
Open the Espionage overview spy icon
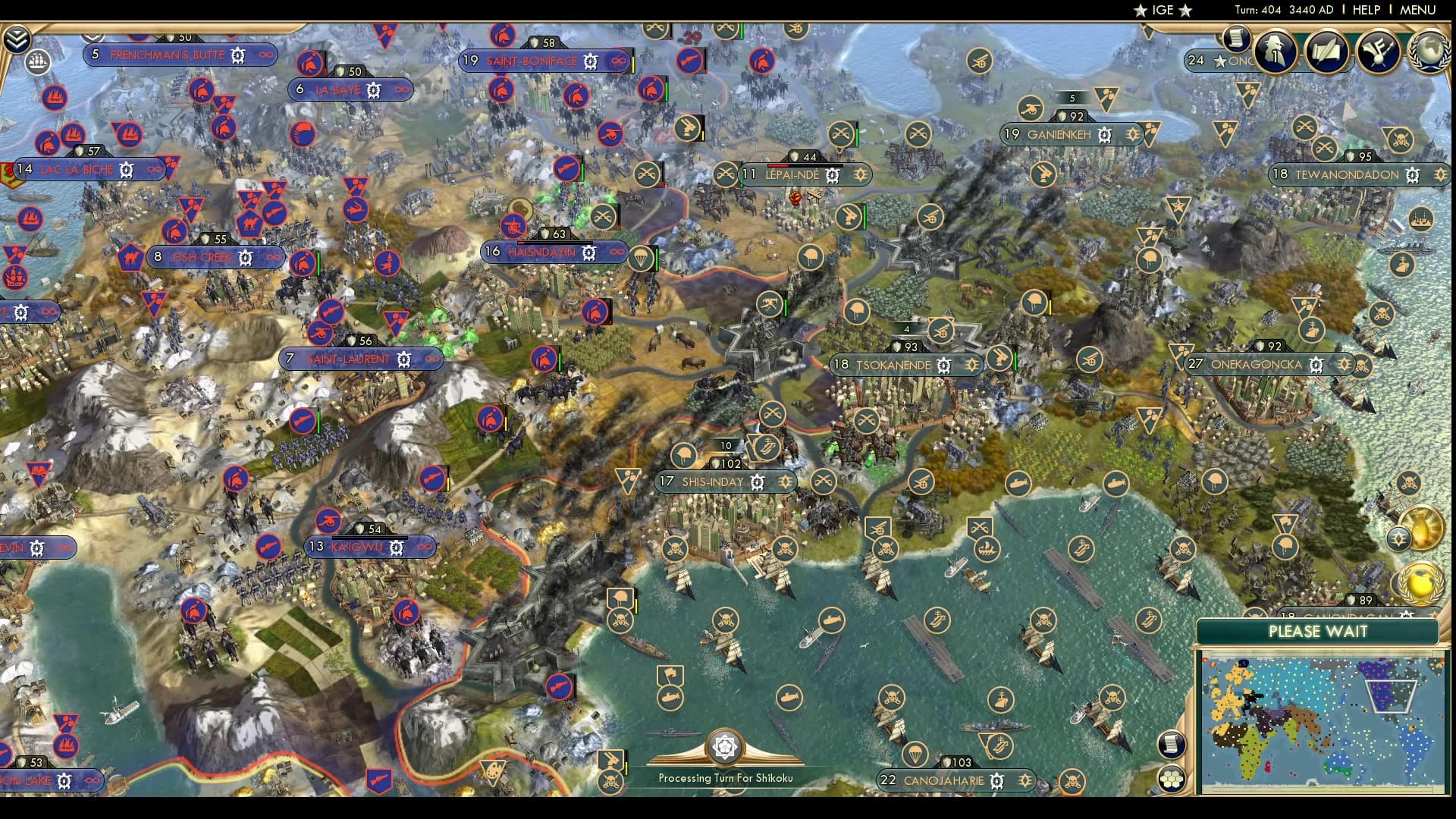click(1275, 53)
